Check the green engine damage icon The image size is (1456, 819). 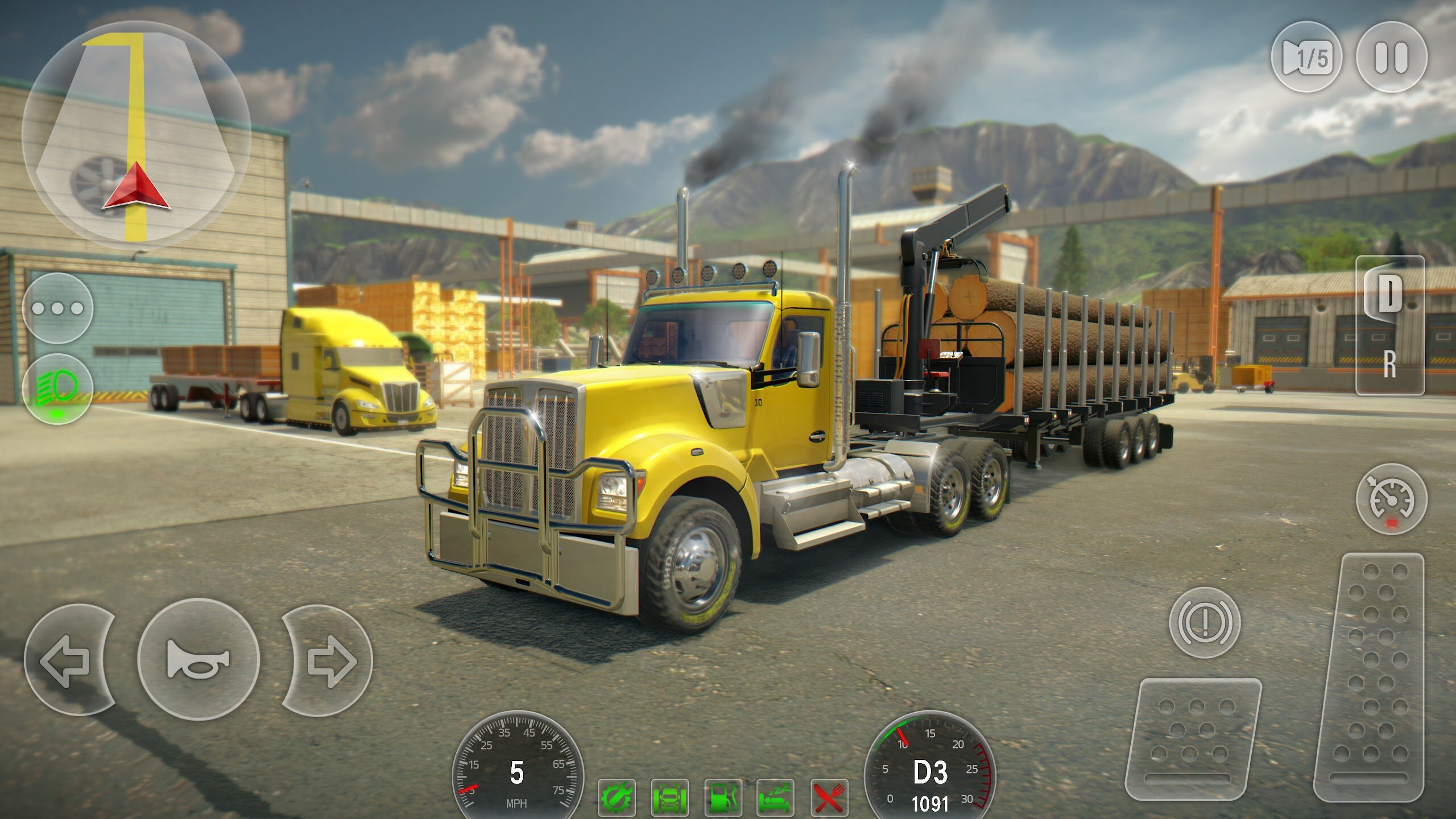(617, 797)
